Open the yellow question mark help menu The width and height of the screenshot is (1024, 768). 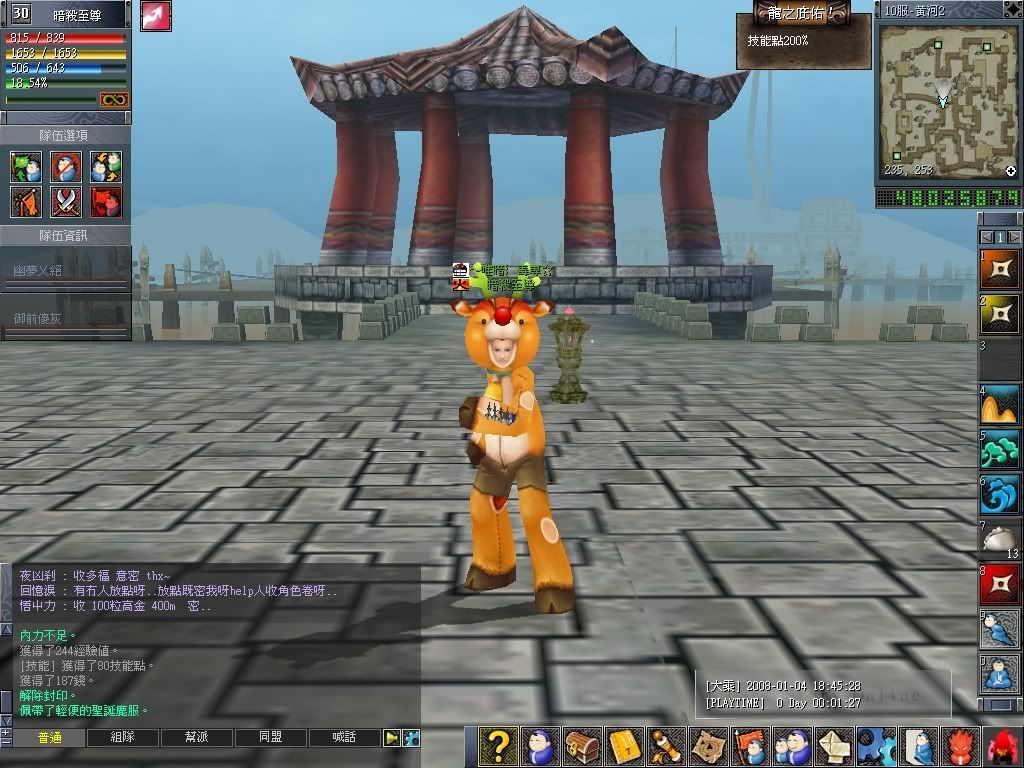coord(498,746)
